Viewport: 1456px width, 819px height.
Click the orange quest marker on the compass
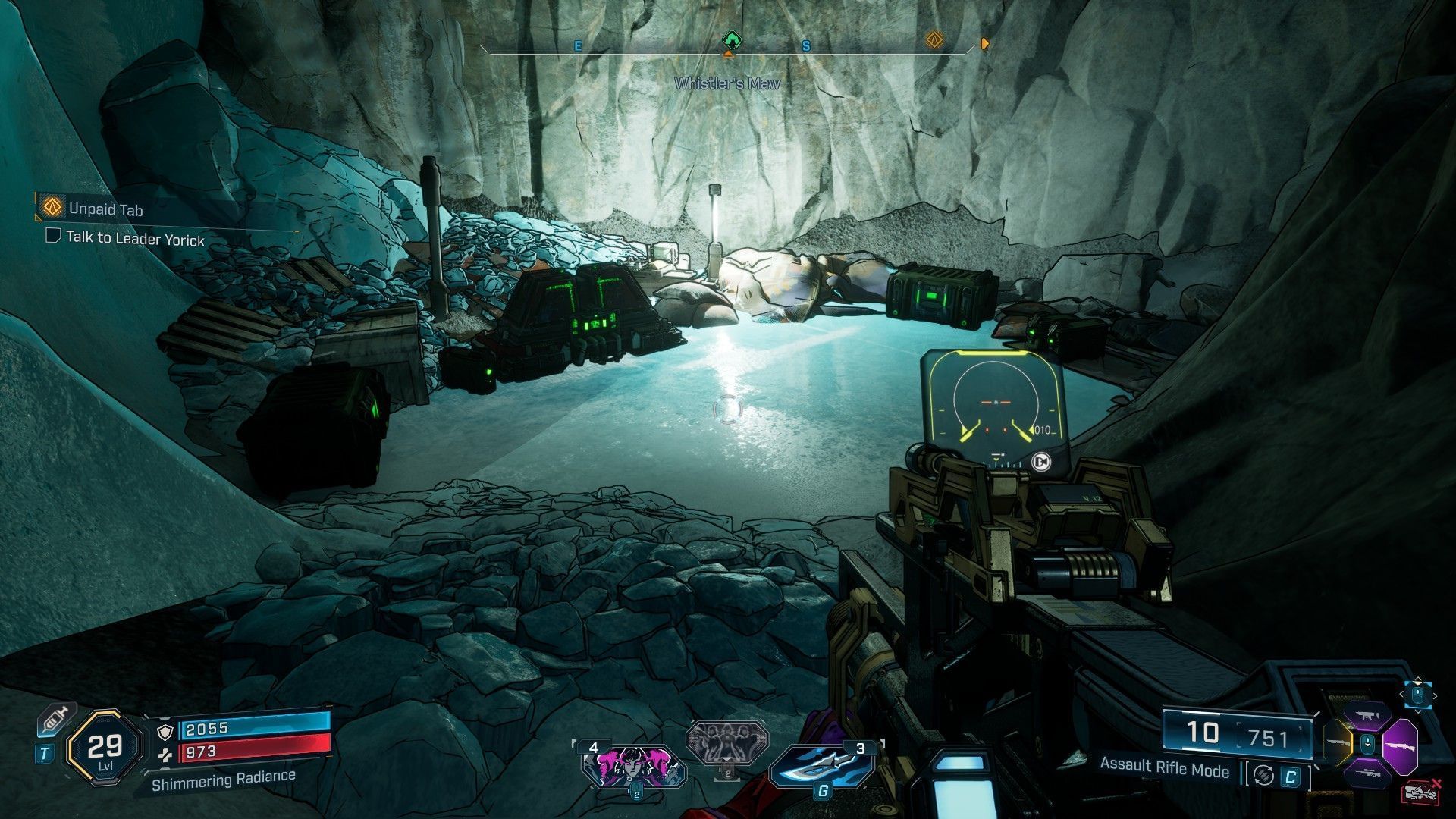pyautogui.click(x=934, y=40)
